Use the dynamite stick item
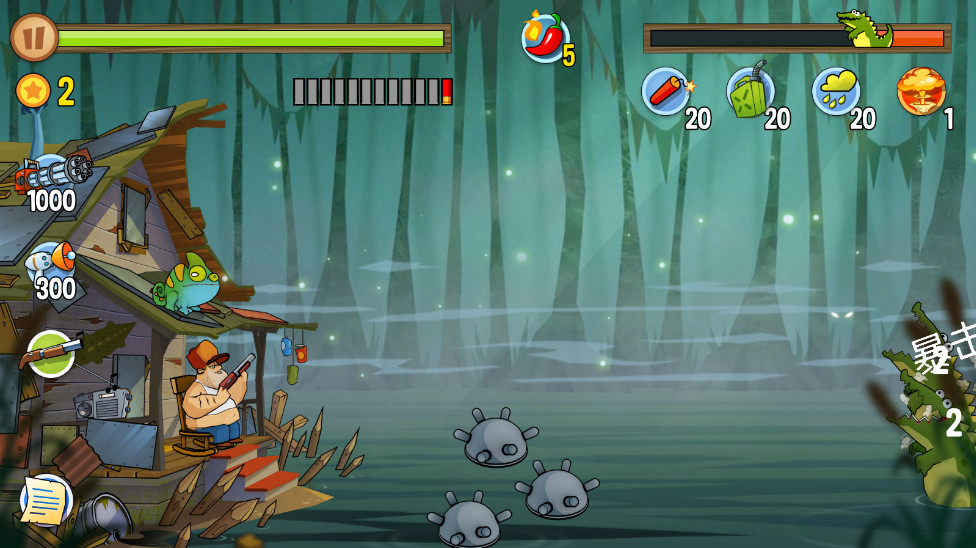Viewport: 976px width, 548px height. (x=666, y=92)
